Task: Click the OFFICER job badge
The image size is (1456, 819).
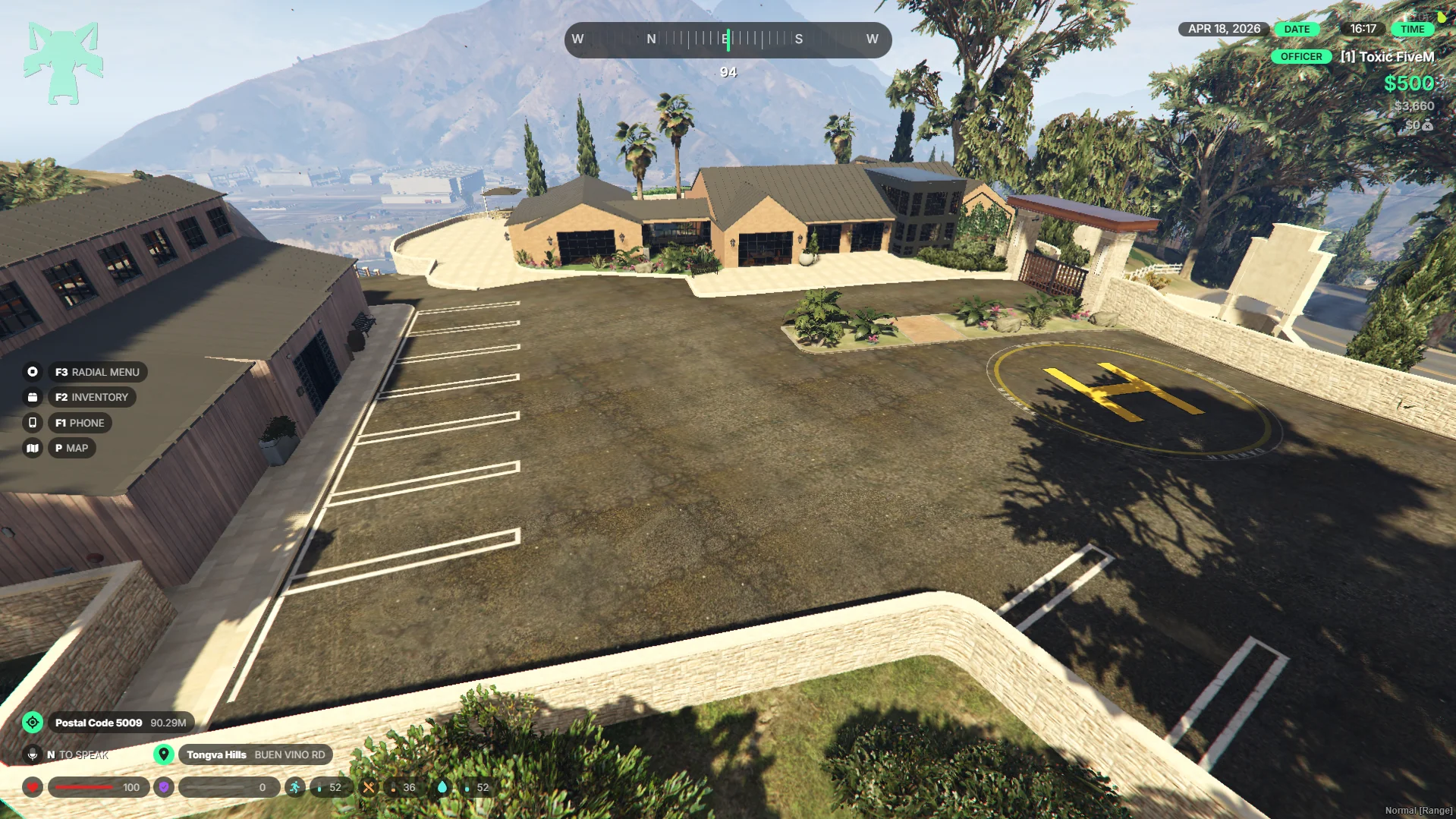Action: tap(1300, 57)
